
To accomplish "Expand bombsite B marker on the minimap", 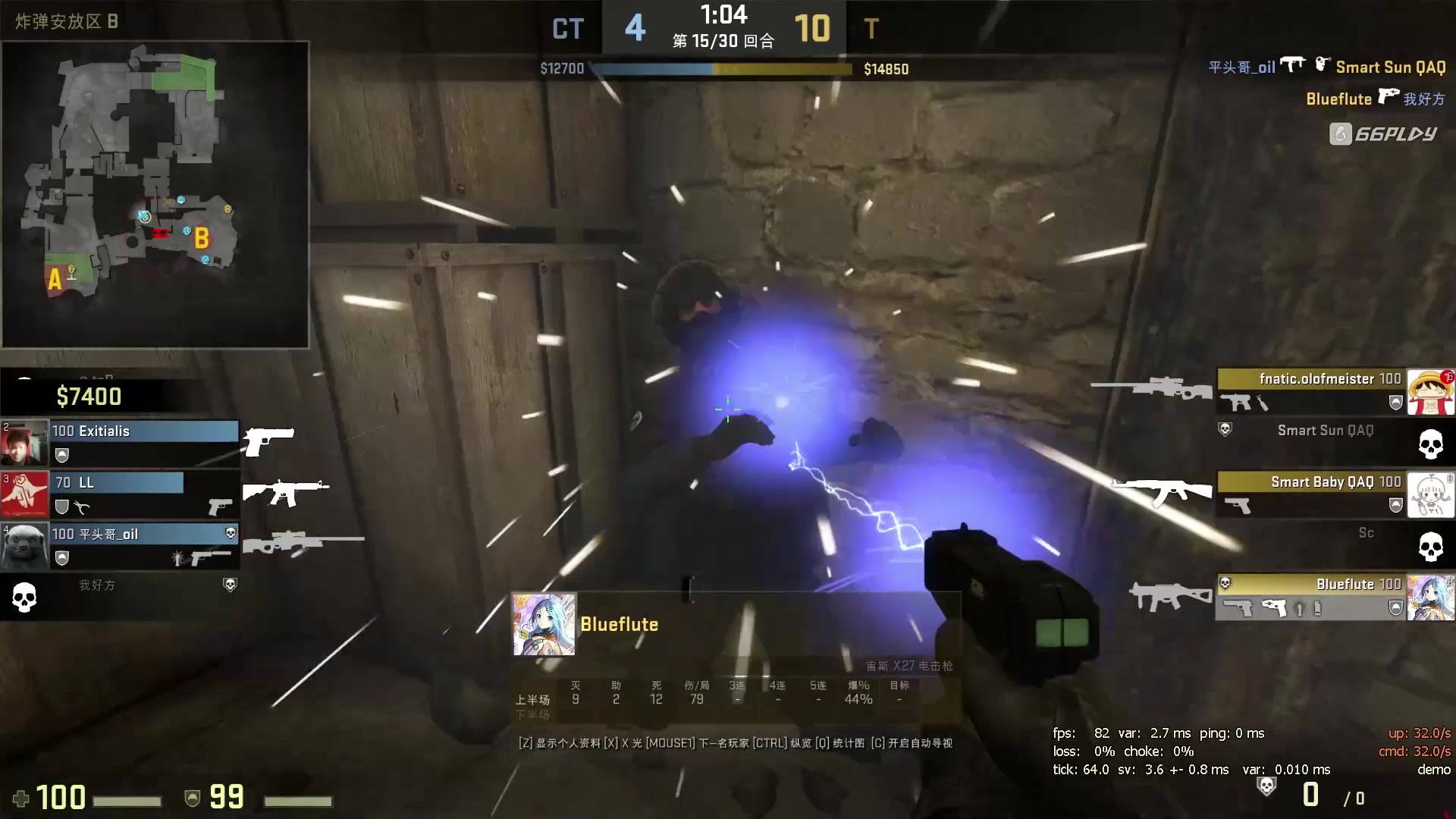I will point(200,238).
